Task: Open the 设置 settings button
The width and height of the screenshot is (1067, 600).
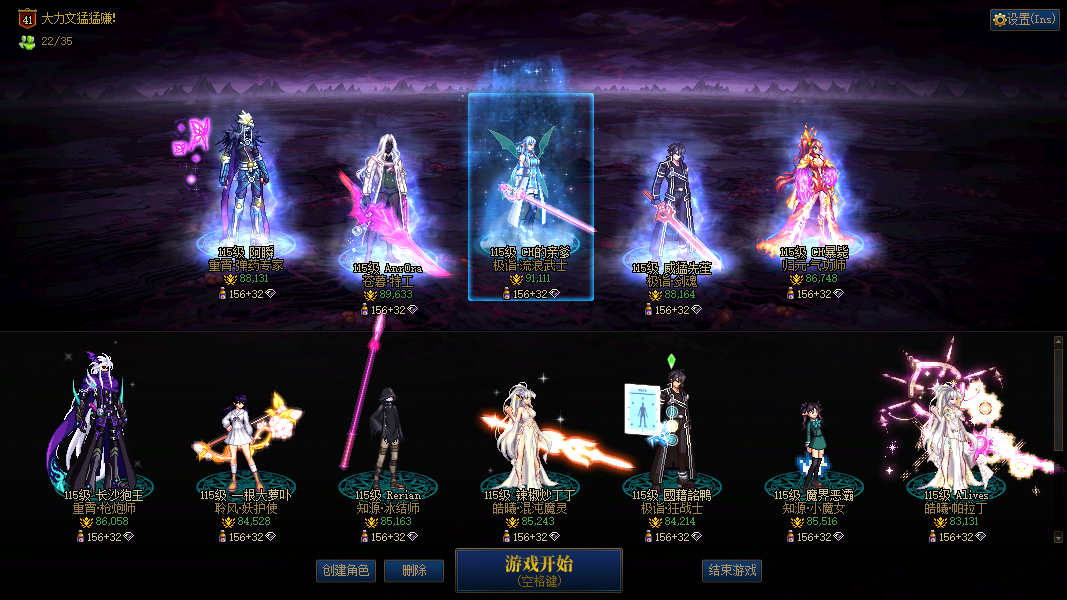Action: click(1024, 19)
